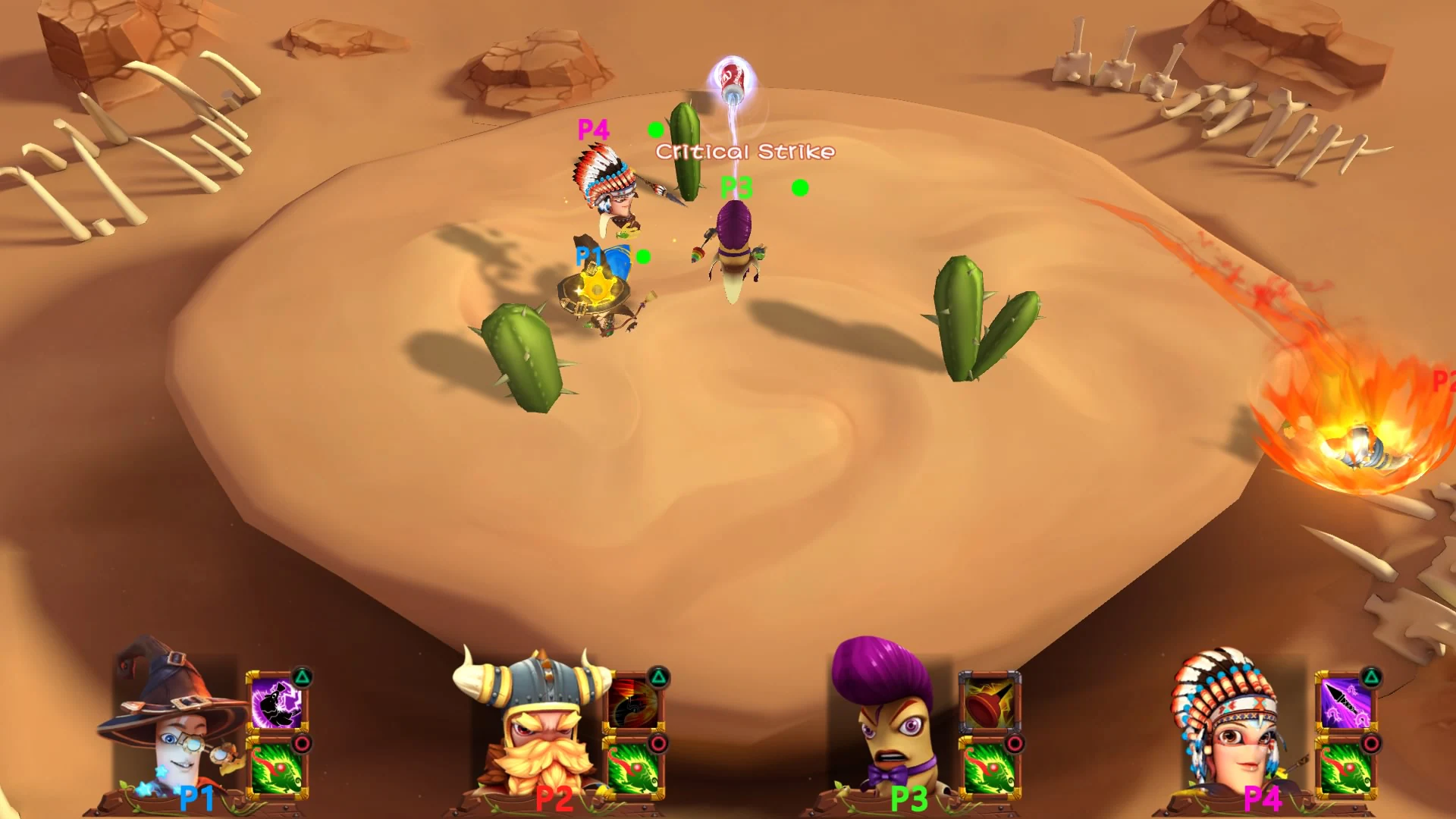Click the floating Critical Strike text
Image resolution: width=1456 pixels, height=819 pixels.
click(743, 152)
